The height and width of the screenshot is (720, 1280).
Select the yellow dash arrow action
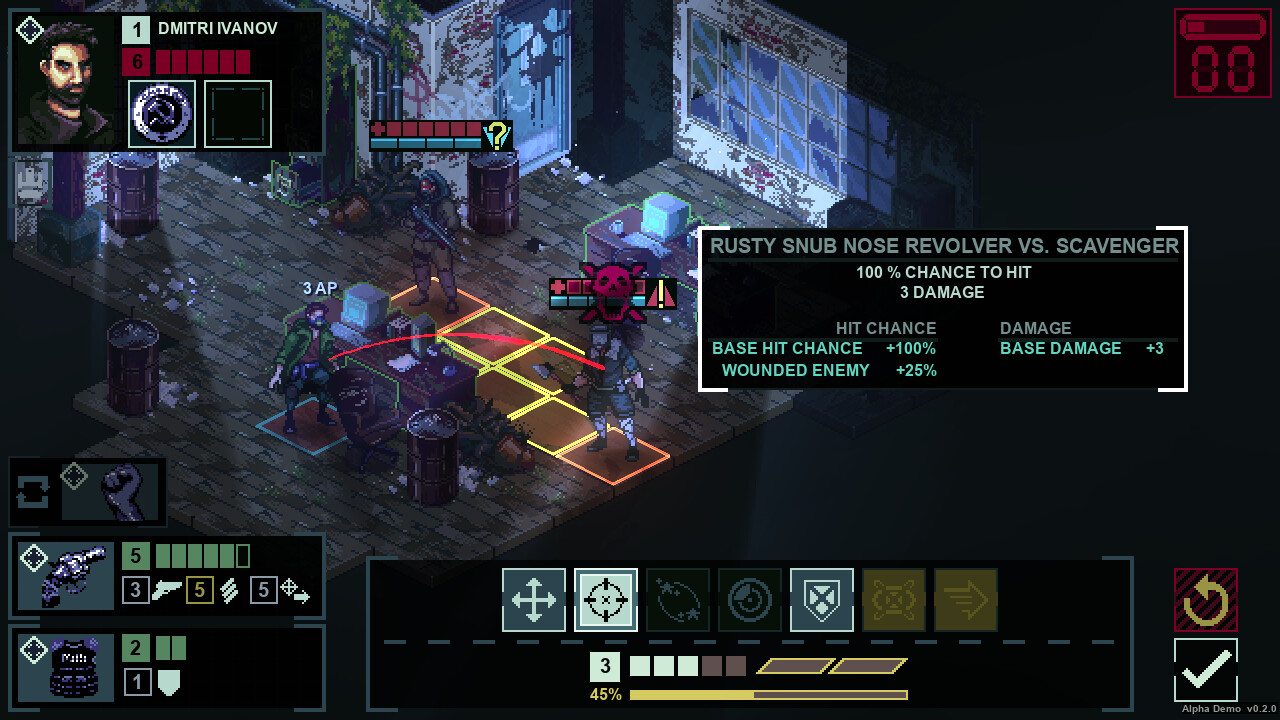(965, 599)
